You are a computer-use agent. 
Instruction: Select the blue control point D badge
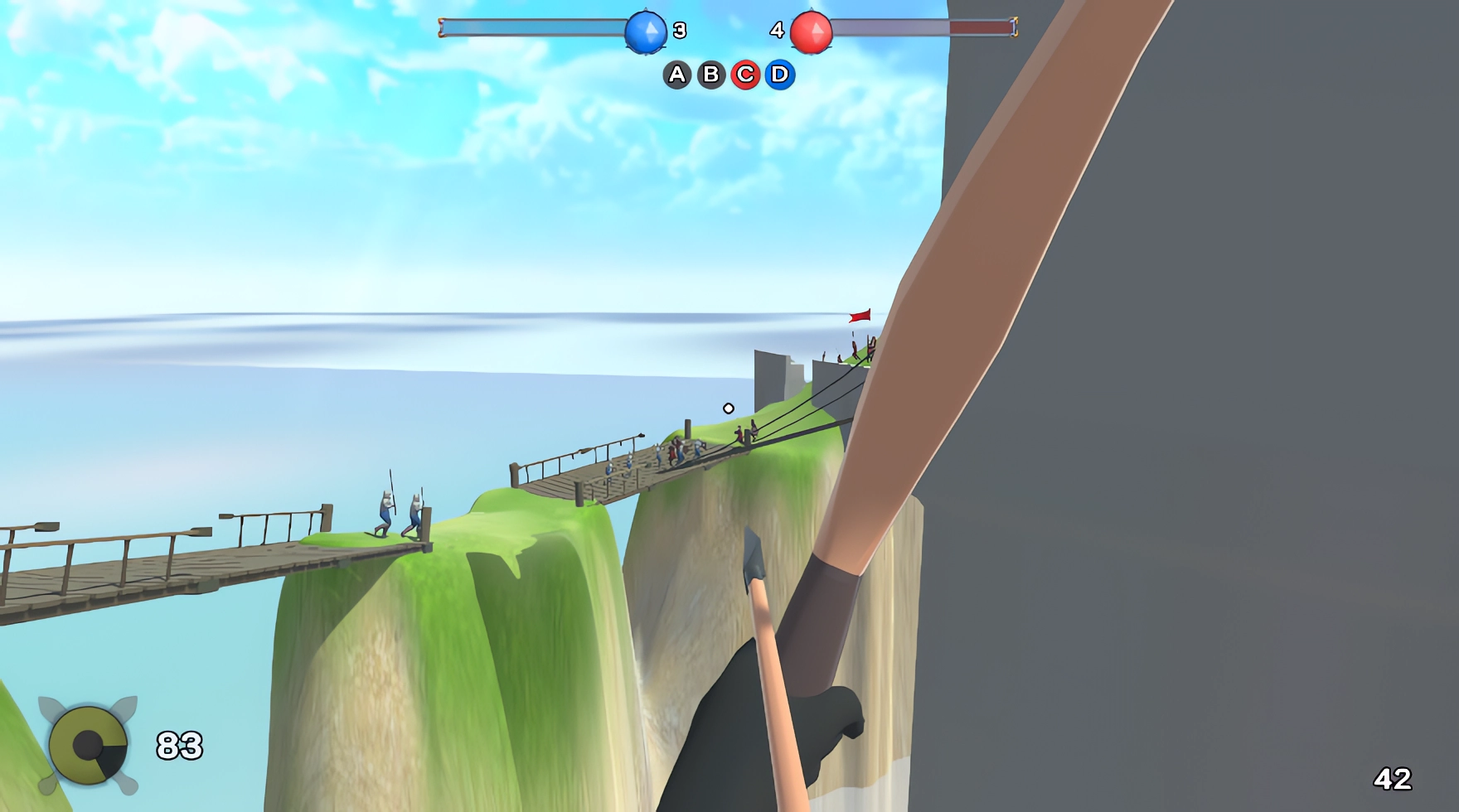(778, 75)
